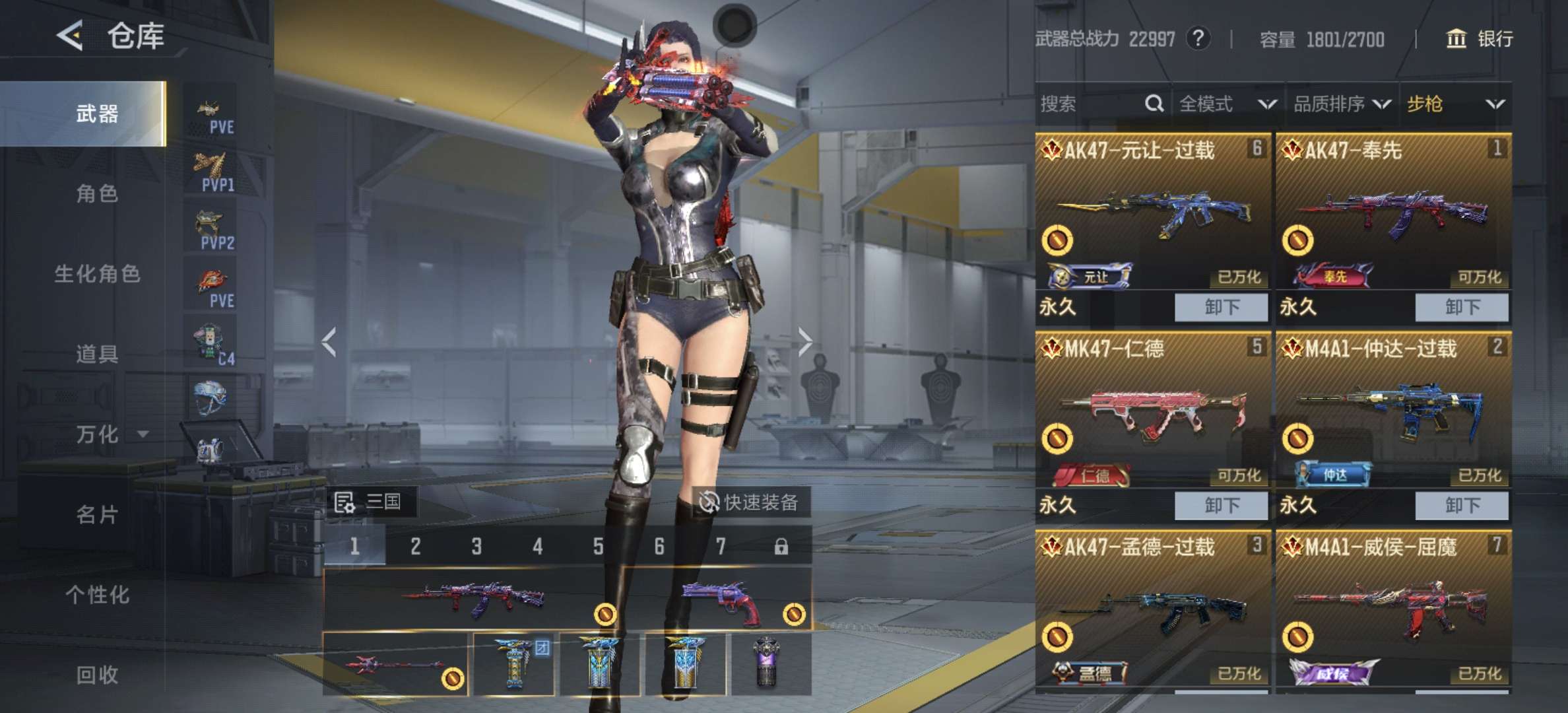This screenshot has height=713, width=1568.
Task: Go to the 个性化 section
Action: (x=97, y=595)
